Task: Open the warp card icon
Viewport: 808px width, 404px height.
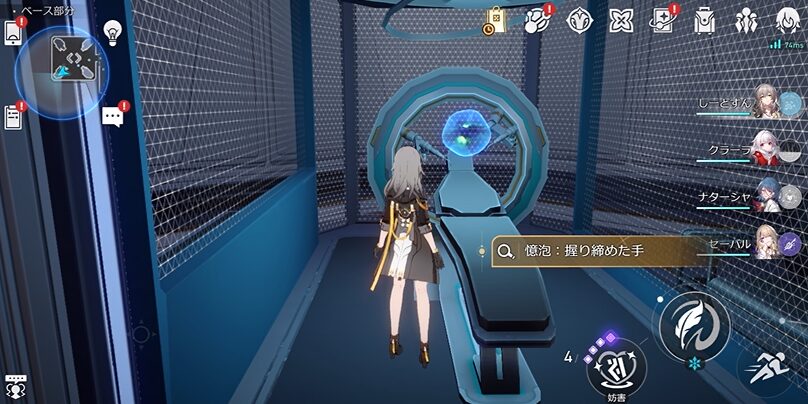Action: (661, 20)
